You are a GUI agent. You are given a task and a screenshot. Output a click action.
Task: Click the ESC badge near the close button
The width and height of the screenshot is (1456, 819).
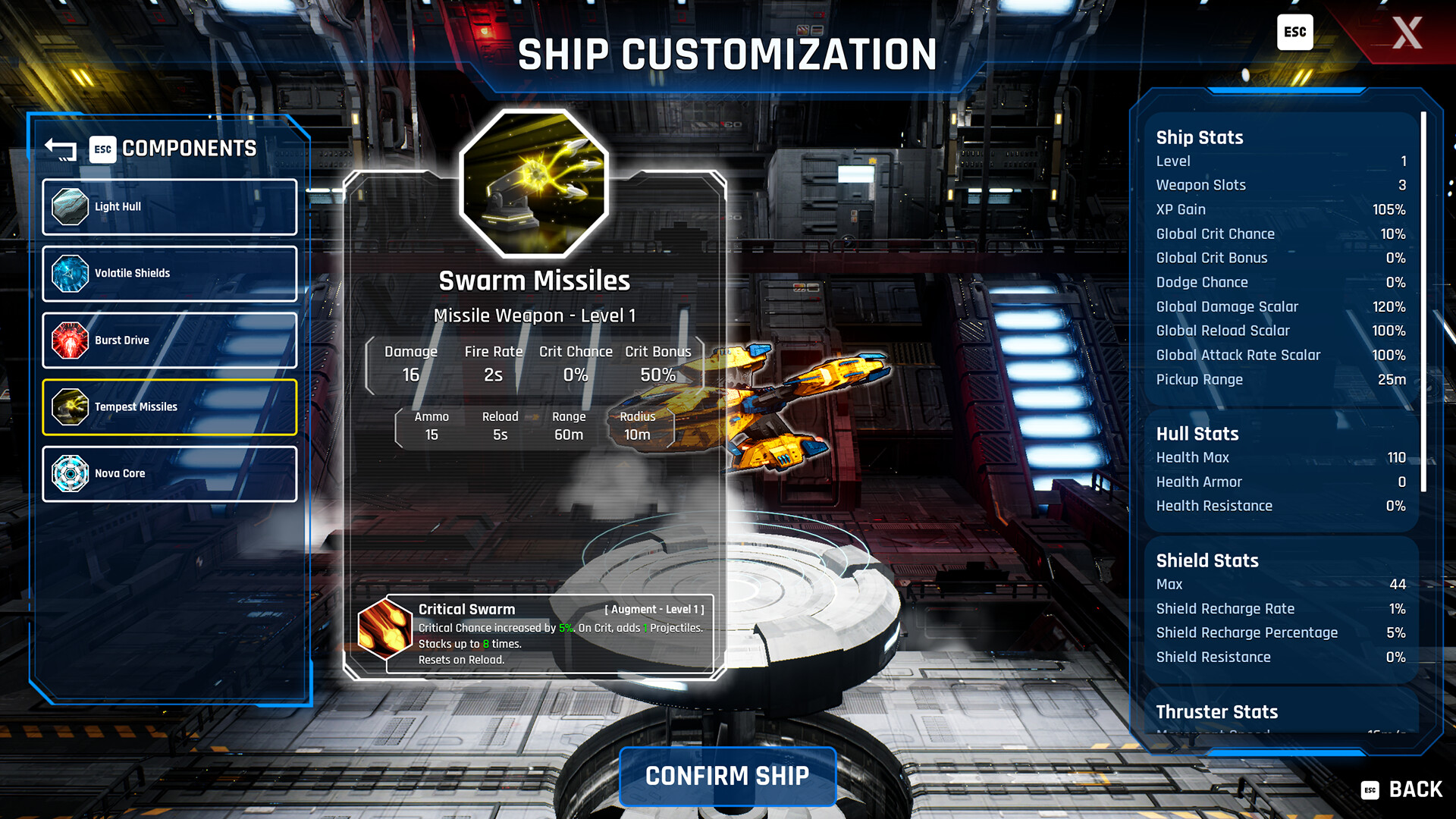coord(1294,32)
